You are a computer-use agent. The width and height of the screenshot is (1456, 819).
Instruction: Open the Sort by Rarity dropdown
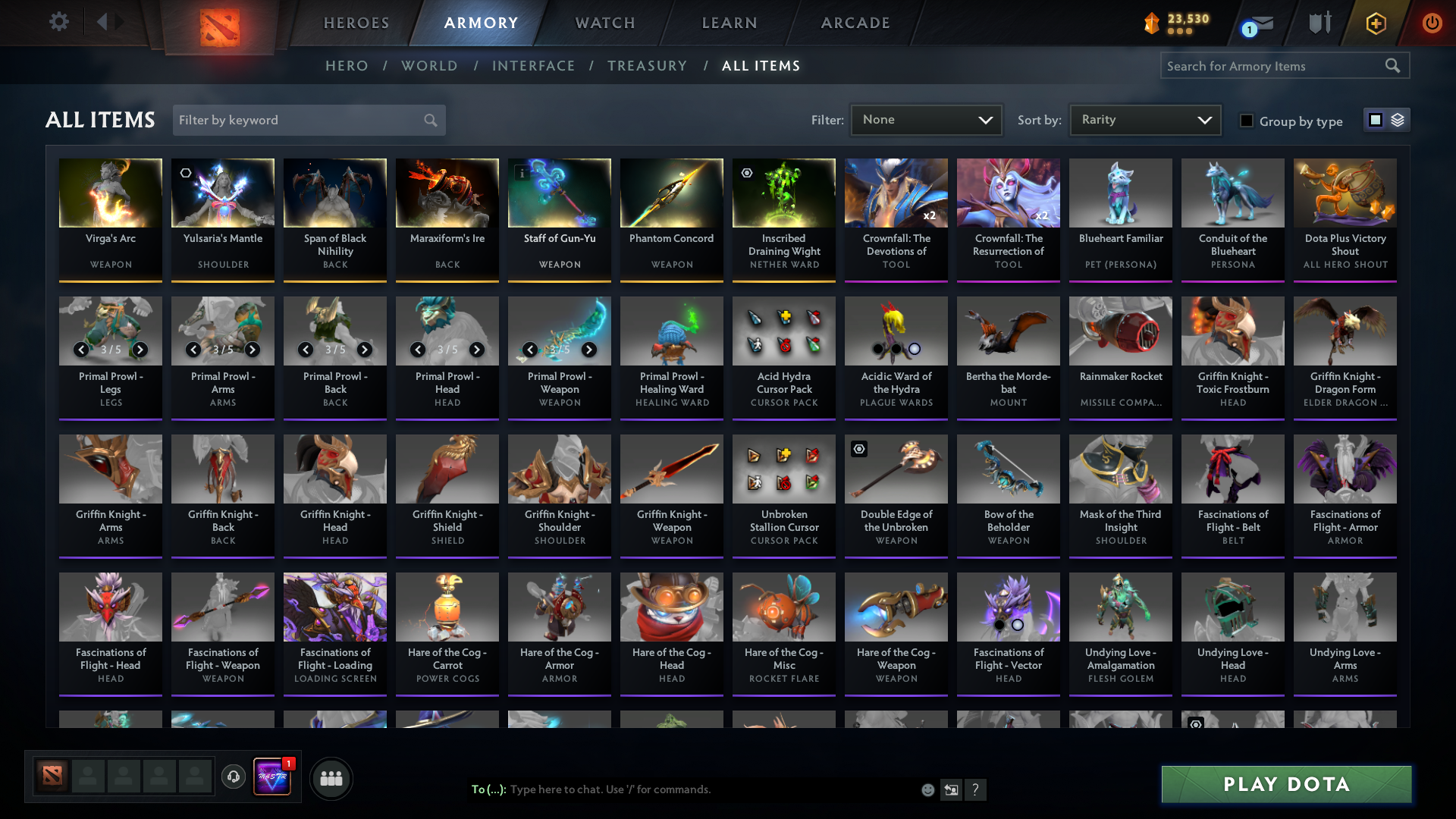click(x=1145, y=119)
